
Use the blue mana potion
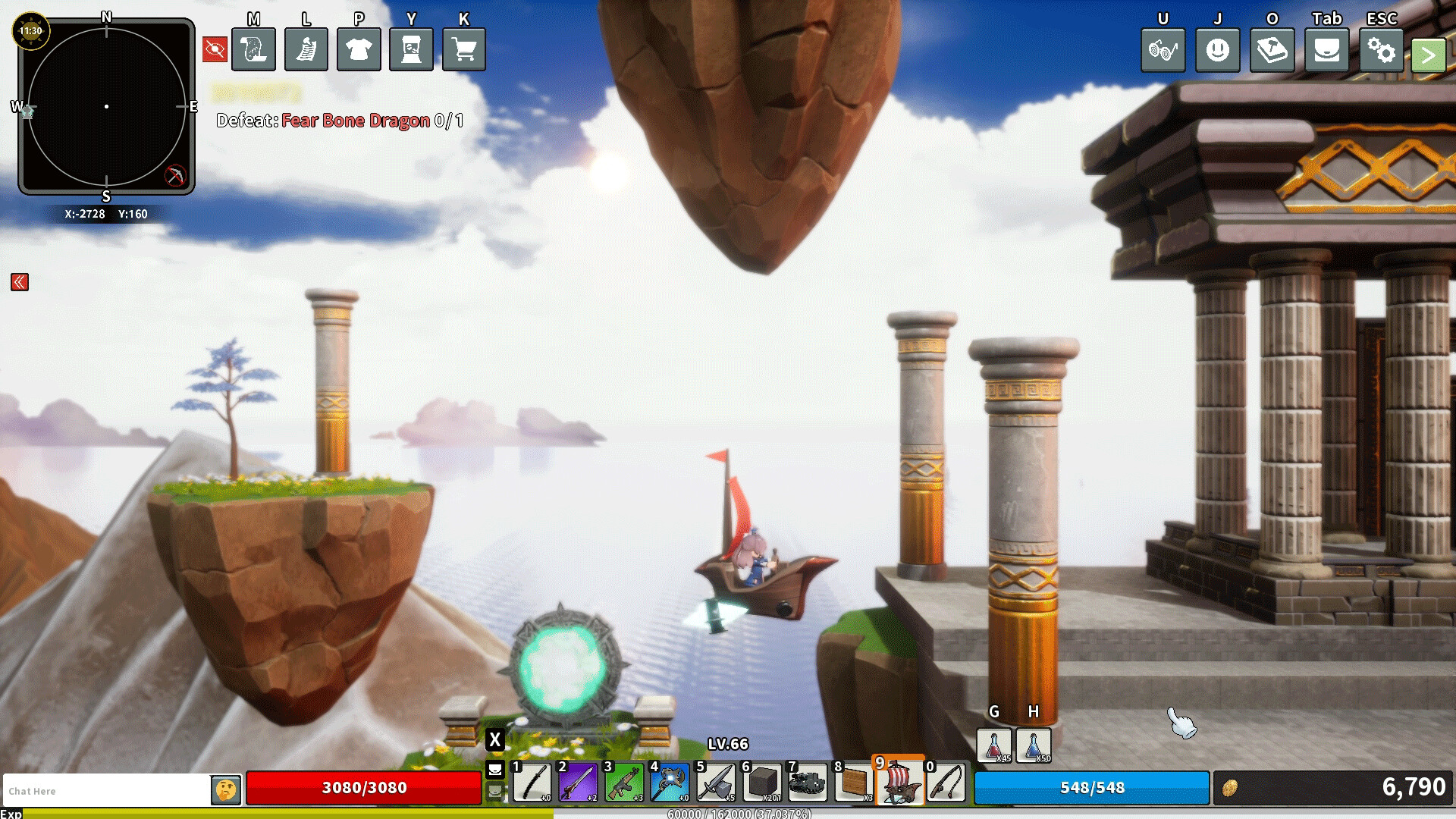click(1034, 745)
